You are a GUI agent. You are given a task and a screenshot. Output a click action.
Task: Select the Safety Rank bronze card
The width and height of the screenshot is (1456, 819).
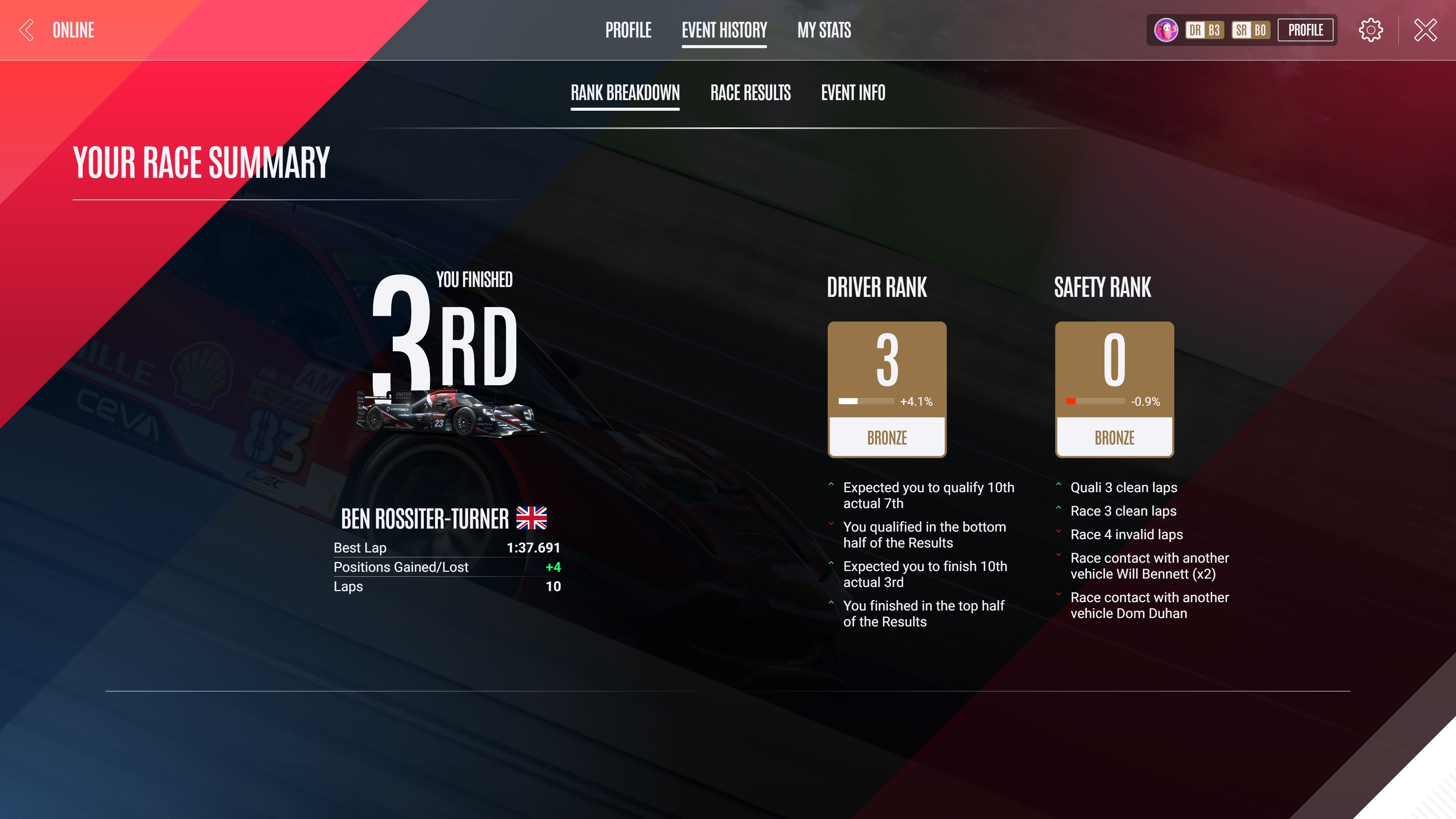(x=1114, y=389)
